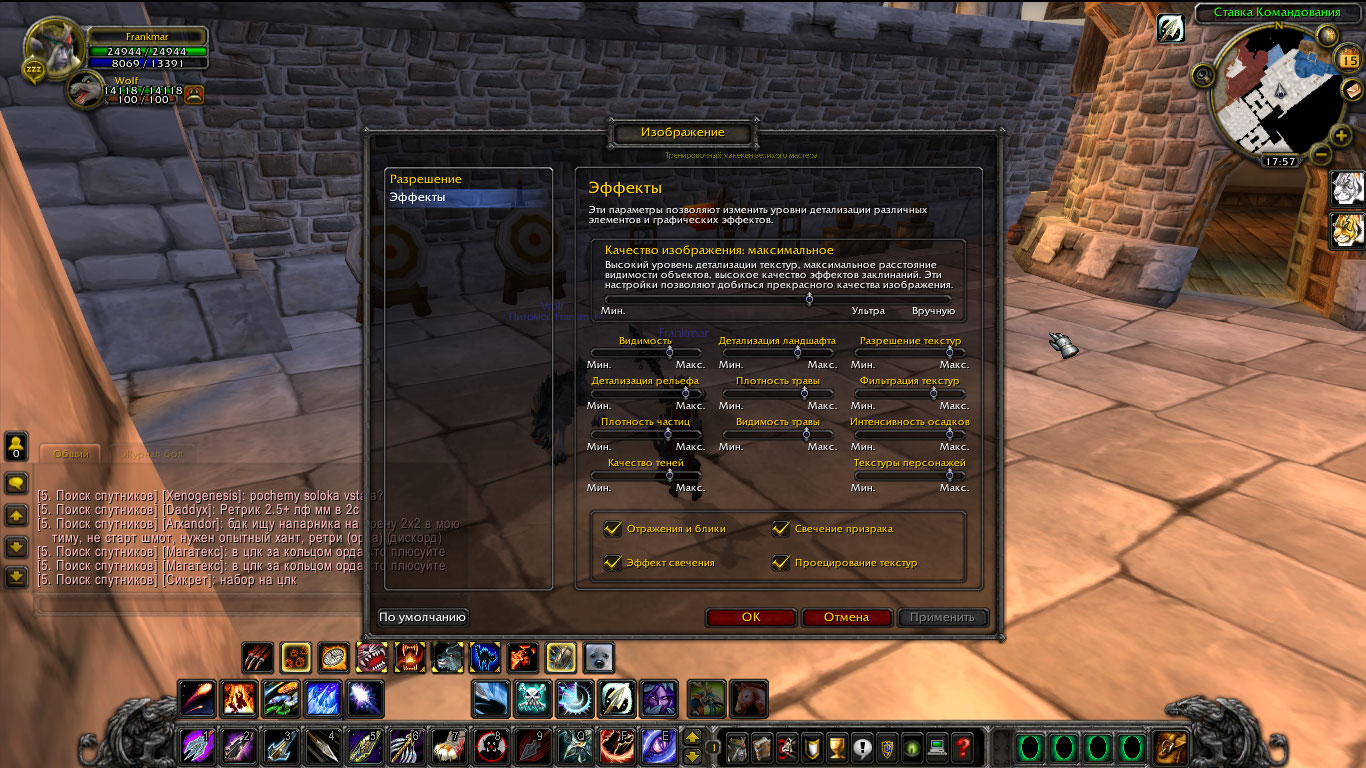Click the Плотность травы slider
This screenshot has height=768, width=1366.
(803, 393)
